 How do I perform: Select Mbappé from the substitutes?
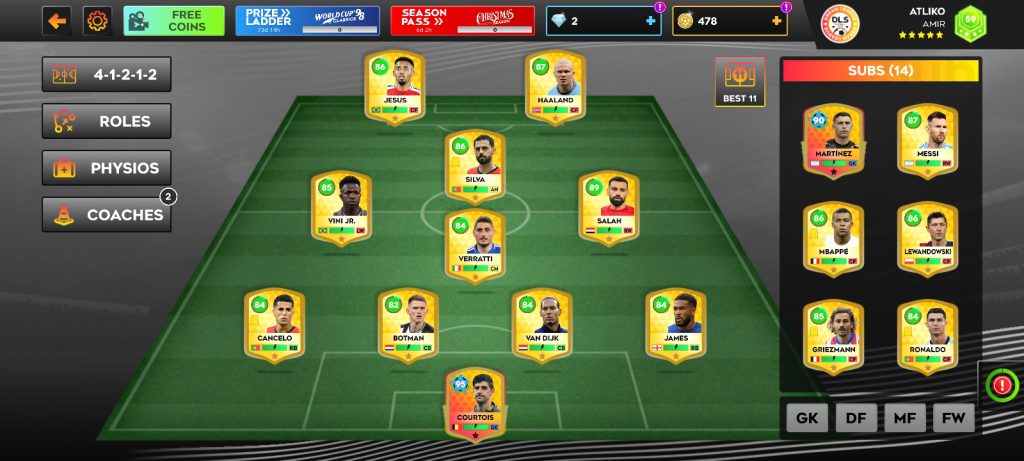(834, 239)
